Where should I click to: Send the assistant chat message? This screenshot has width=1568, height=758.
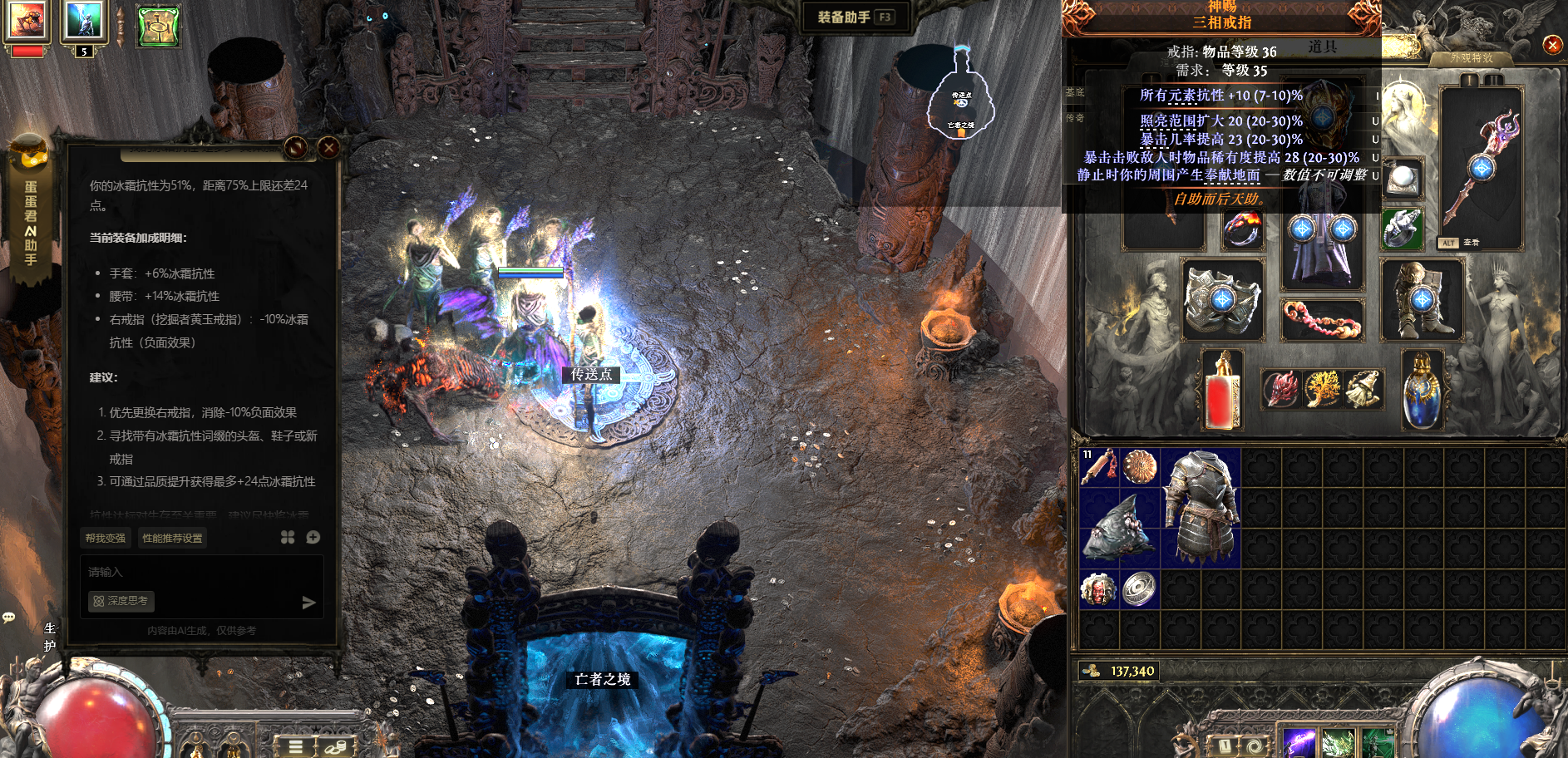(308, 603)
